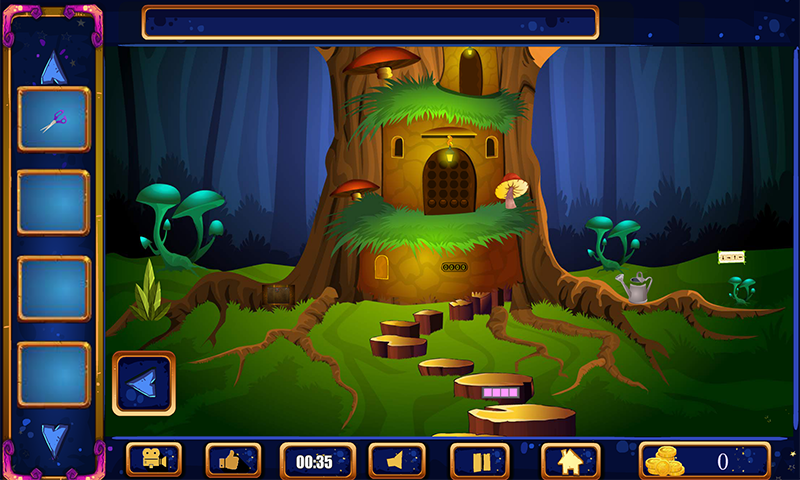Image resolution: width=800 pixels, height=480 pixels.
Task: Click the inventory down arrow
Action: [54, 437]
